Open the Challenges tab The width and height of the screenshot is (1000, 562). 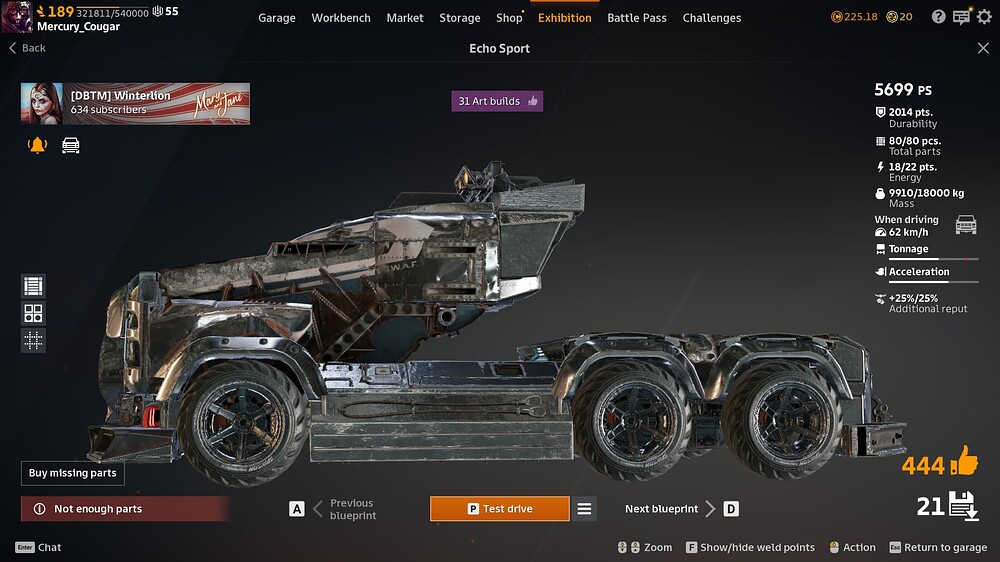point(712,18)
